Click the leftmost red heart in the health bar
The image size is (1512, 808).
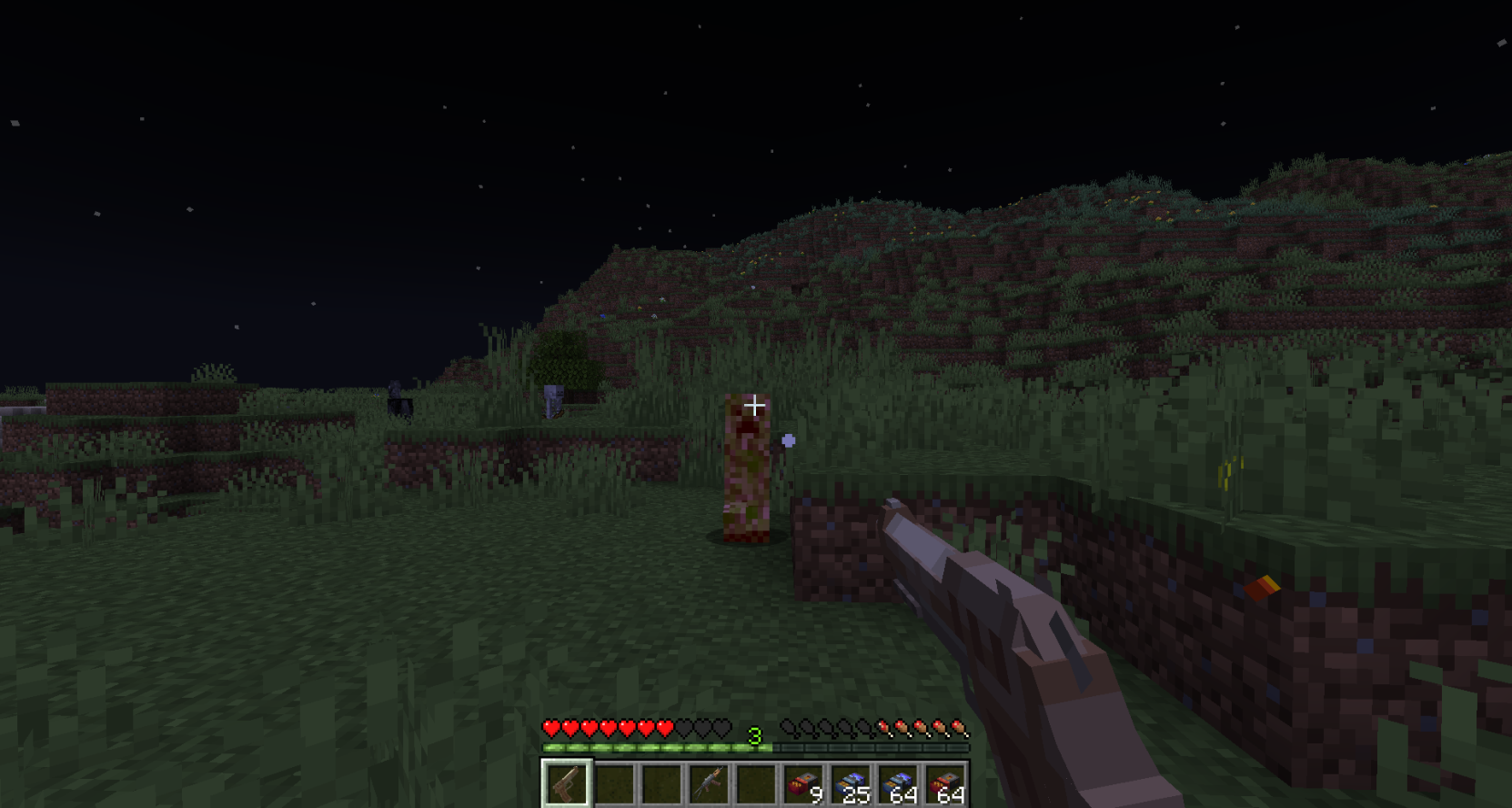pyautogui.click(x=551, y=729)
